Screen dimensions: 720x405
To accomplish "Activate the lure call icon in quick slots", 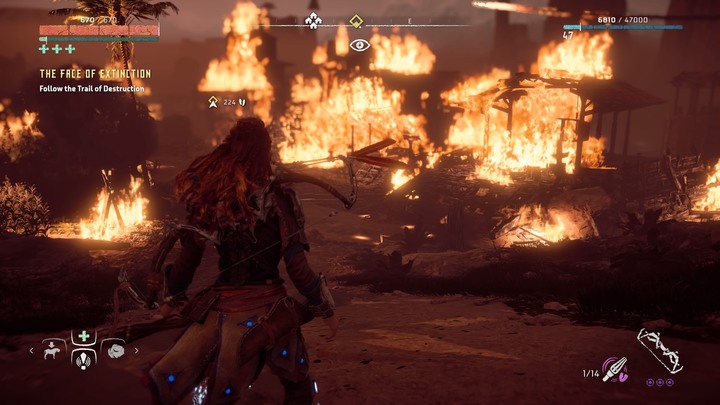I will coord(84,361).
